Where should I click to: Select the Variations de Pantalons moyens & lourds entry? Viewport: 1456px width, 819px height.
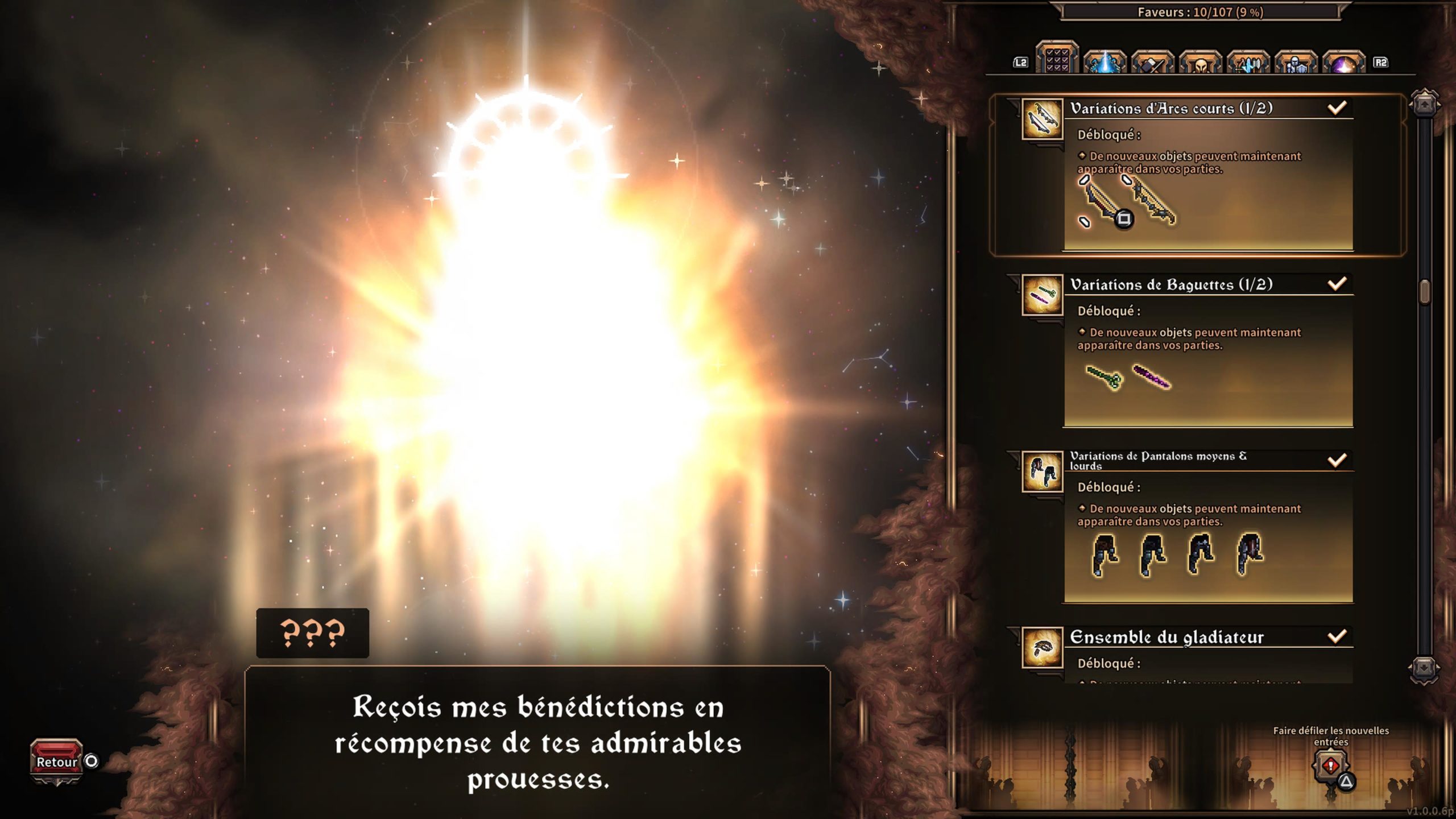coord(1158,460)
